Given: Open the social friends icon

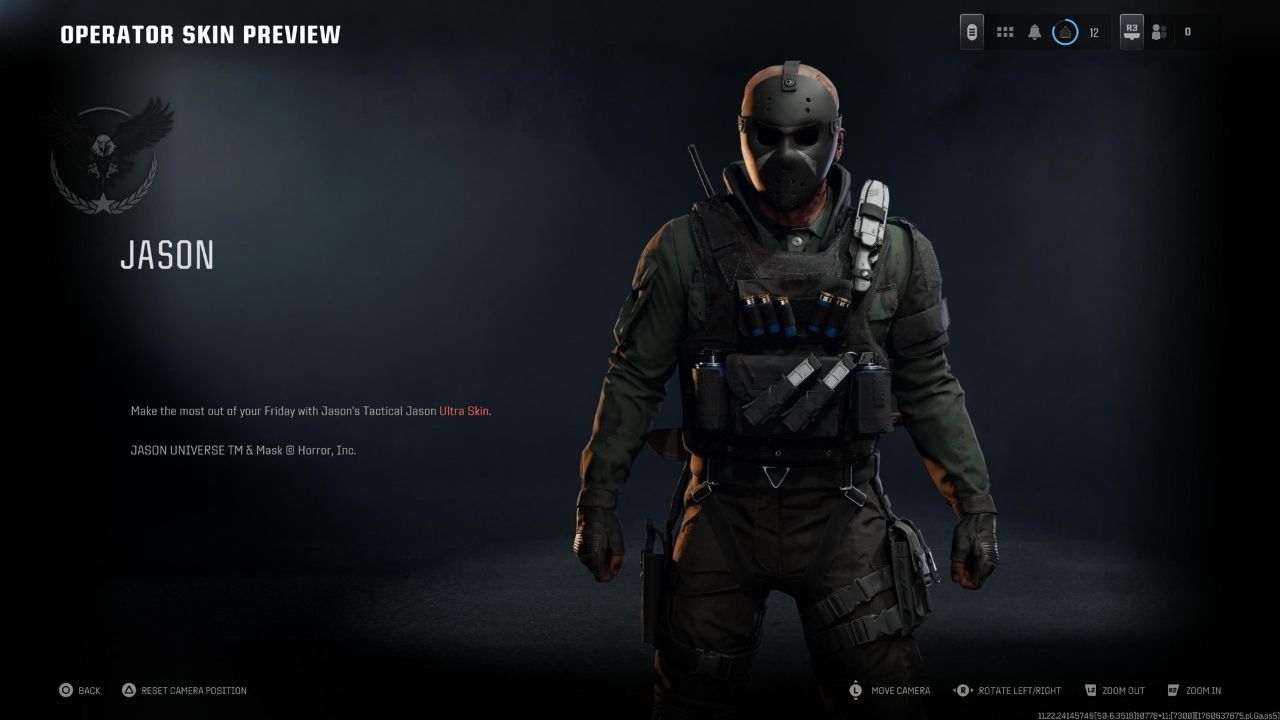Looking at the screenshot, I should pos(1159,32).
